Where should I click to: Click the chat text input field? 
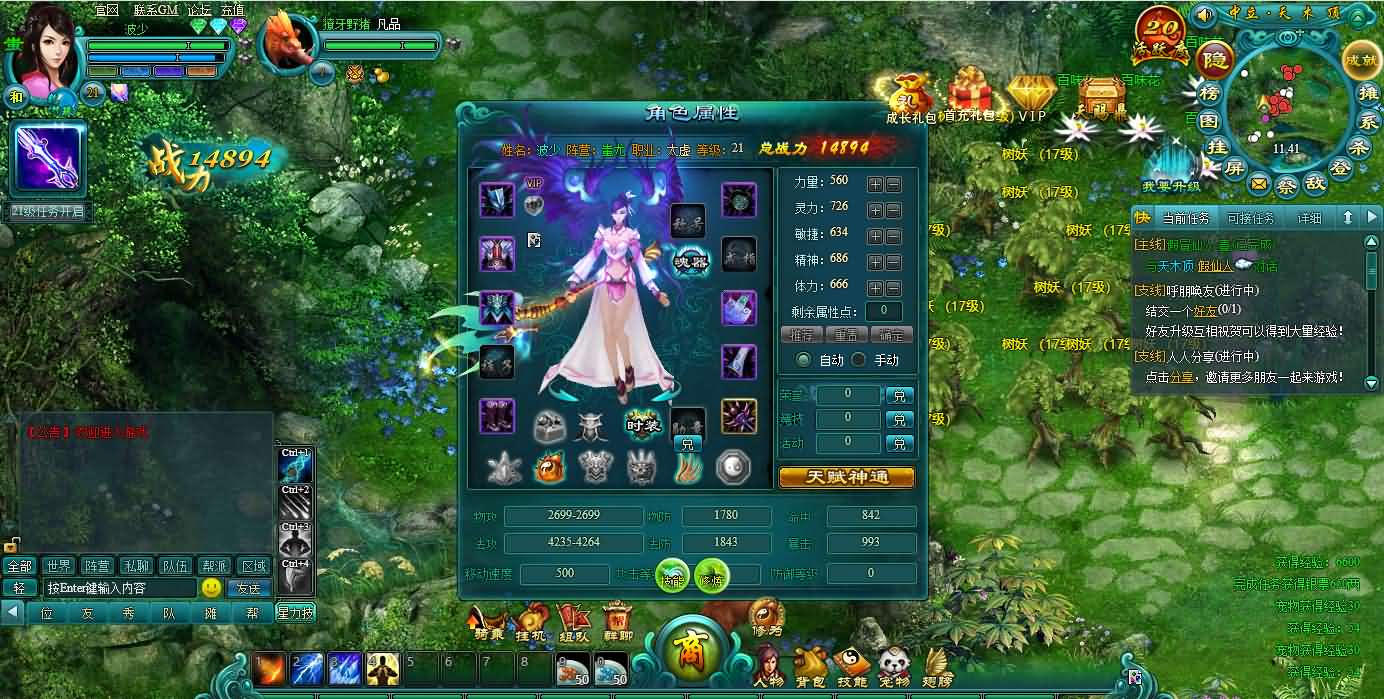[120, 588]
